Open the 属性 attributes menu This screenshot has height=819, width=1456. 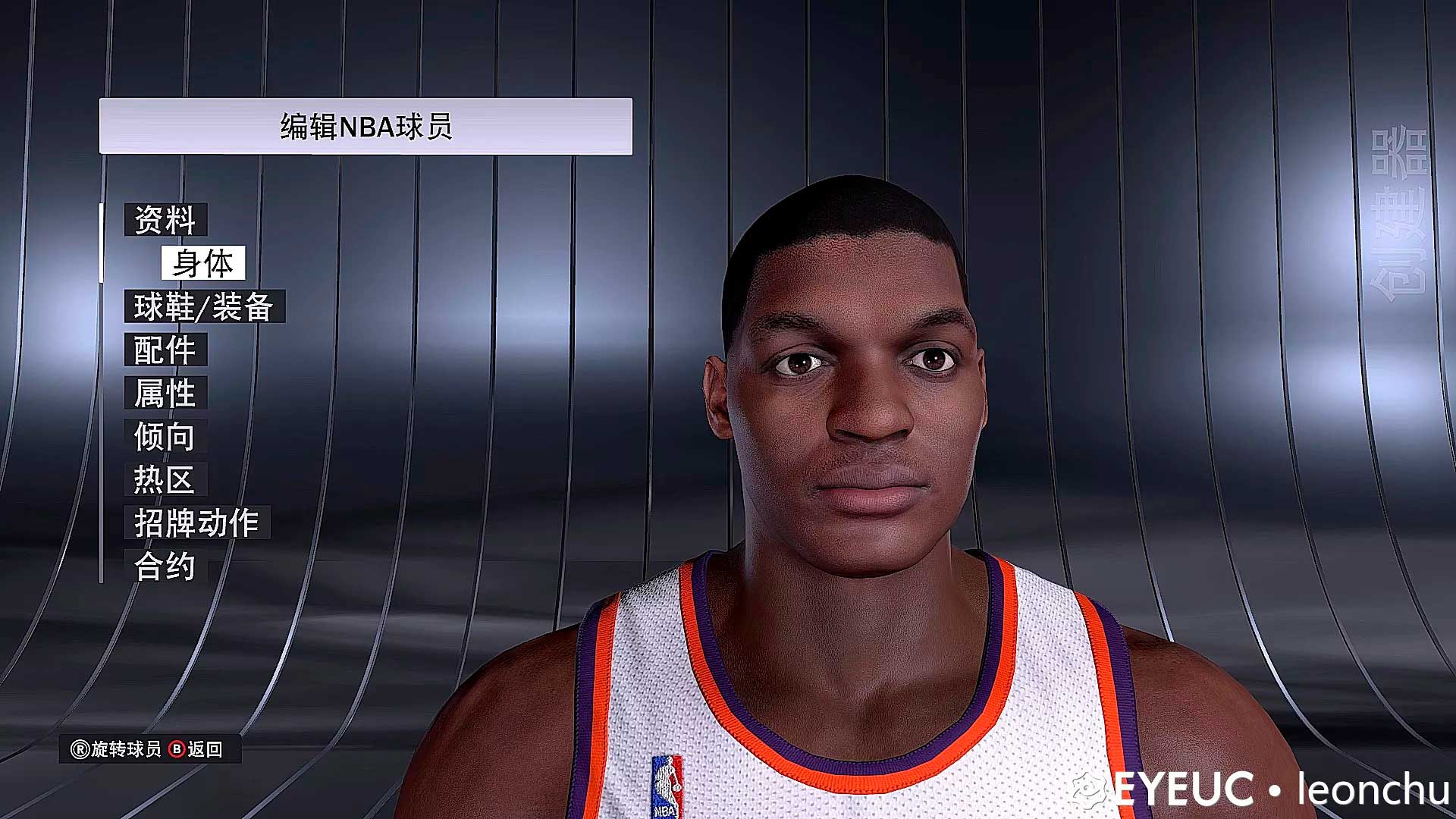(x=165, y=393)
